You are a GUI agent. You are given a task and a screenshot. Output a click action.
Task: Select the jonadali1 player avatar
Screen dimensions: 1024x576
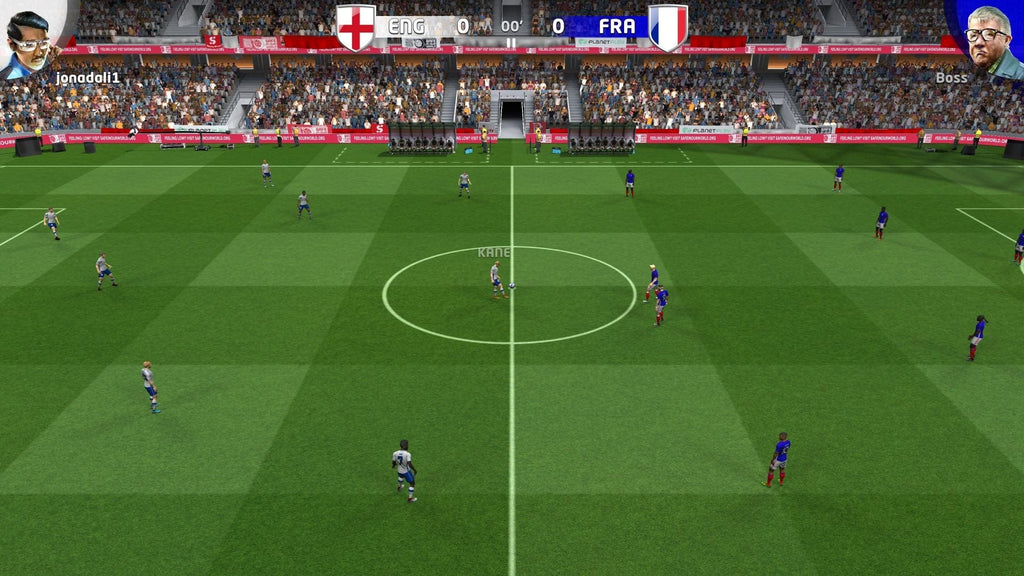pos(30,40)
